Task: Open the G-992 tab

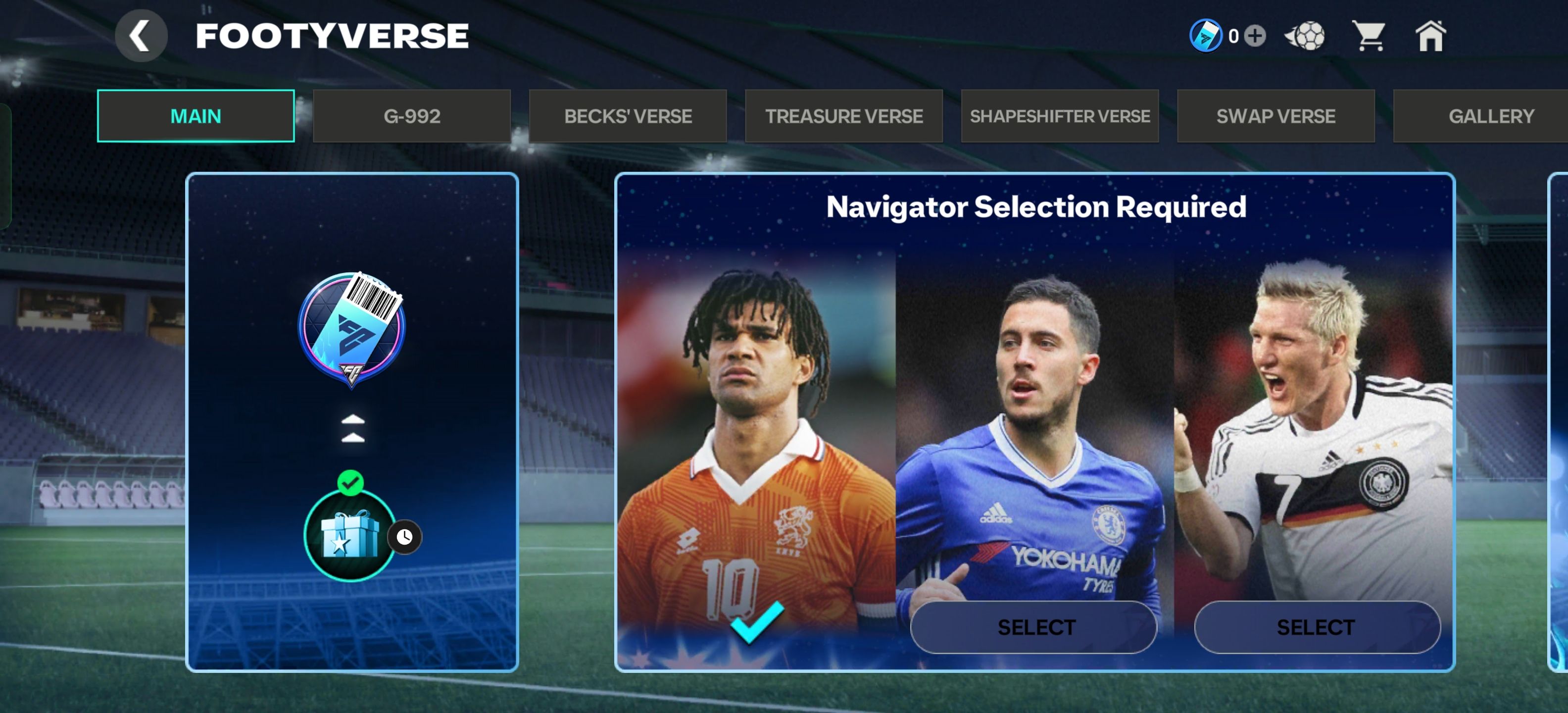Action: point(411,116)
